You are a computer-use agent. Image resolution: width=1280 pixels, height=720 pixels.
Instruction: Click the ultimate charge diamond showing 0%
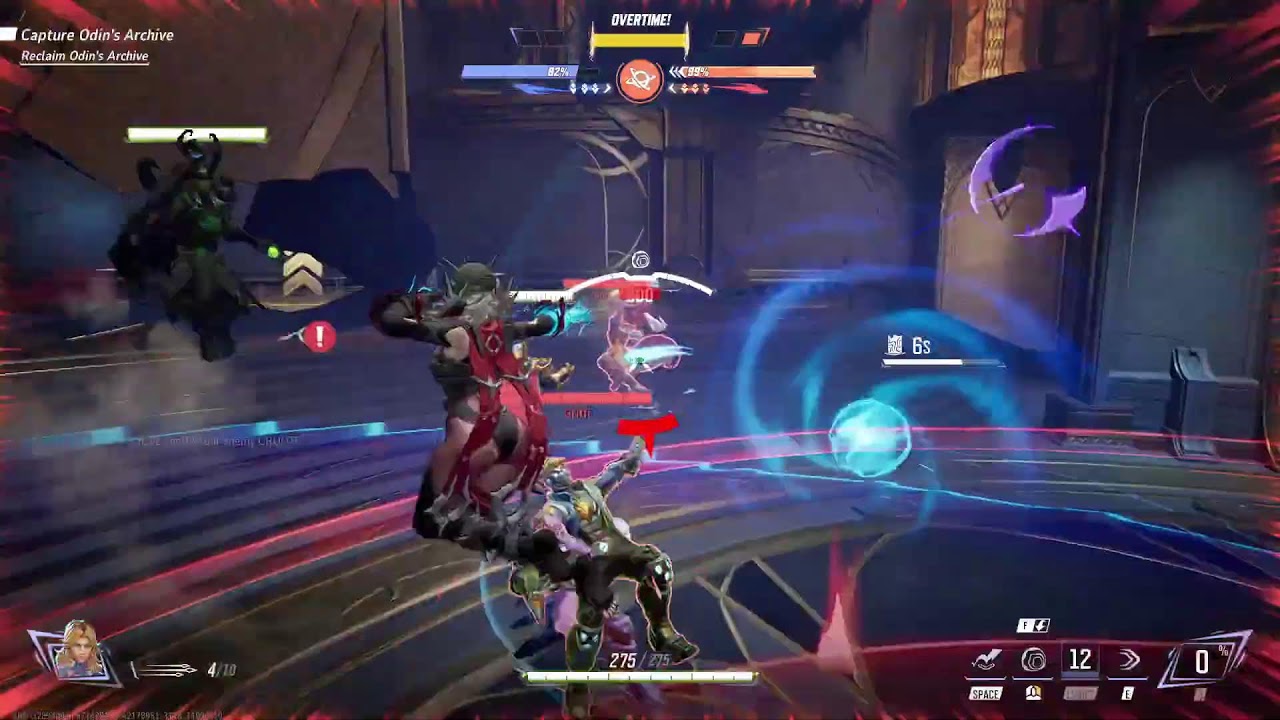tap(1202, 661)
